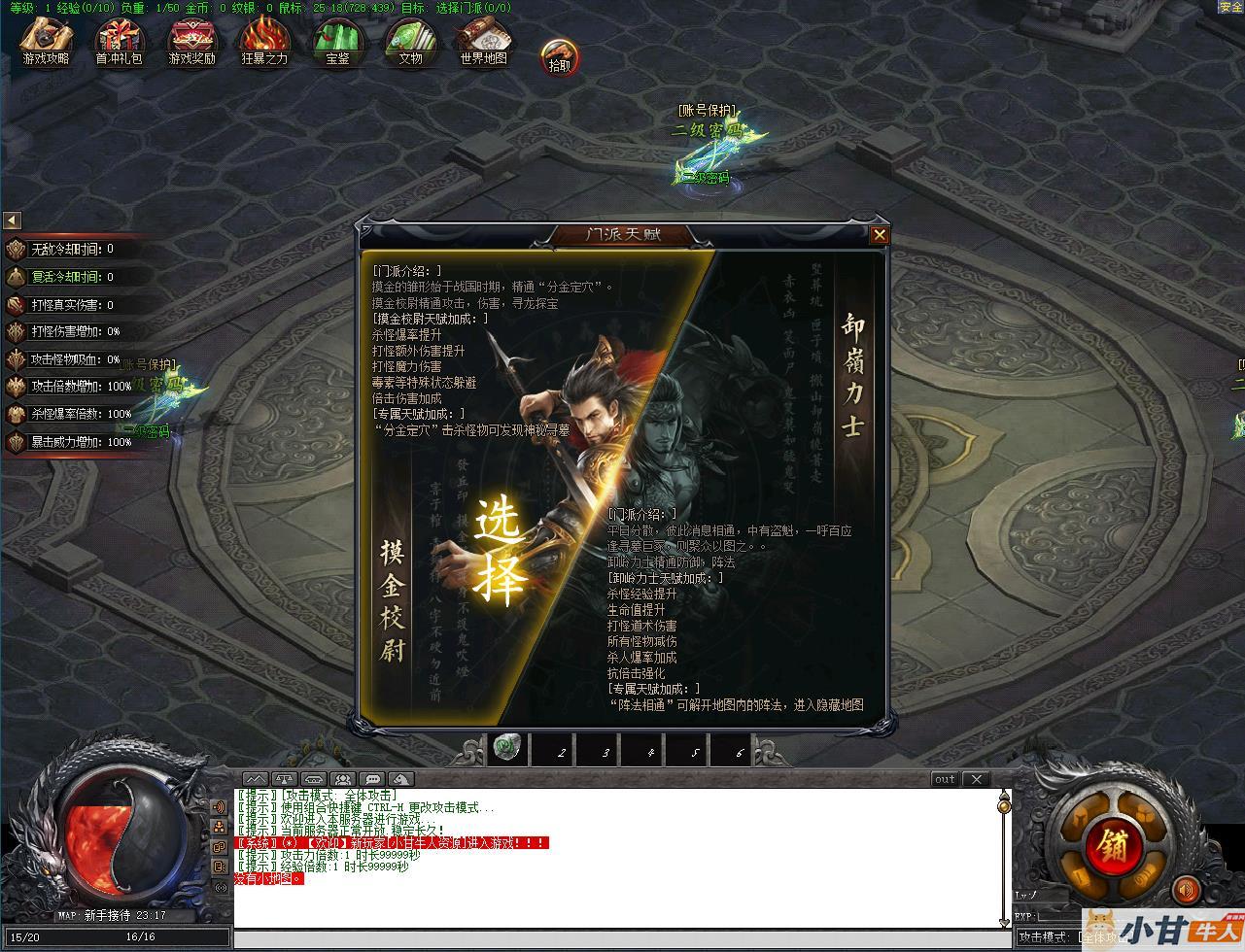
Task: Activate the 狂暴之力 flame icon
Action: pyautogui.click(x=264, y=44)
